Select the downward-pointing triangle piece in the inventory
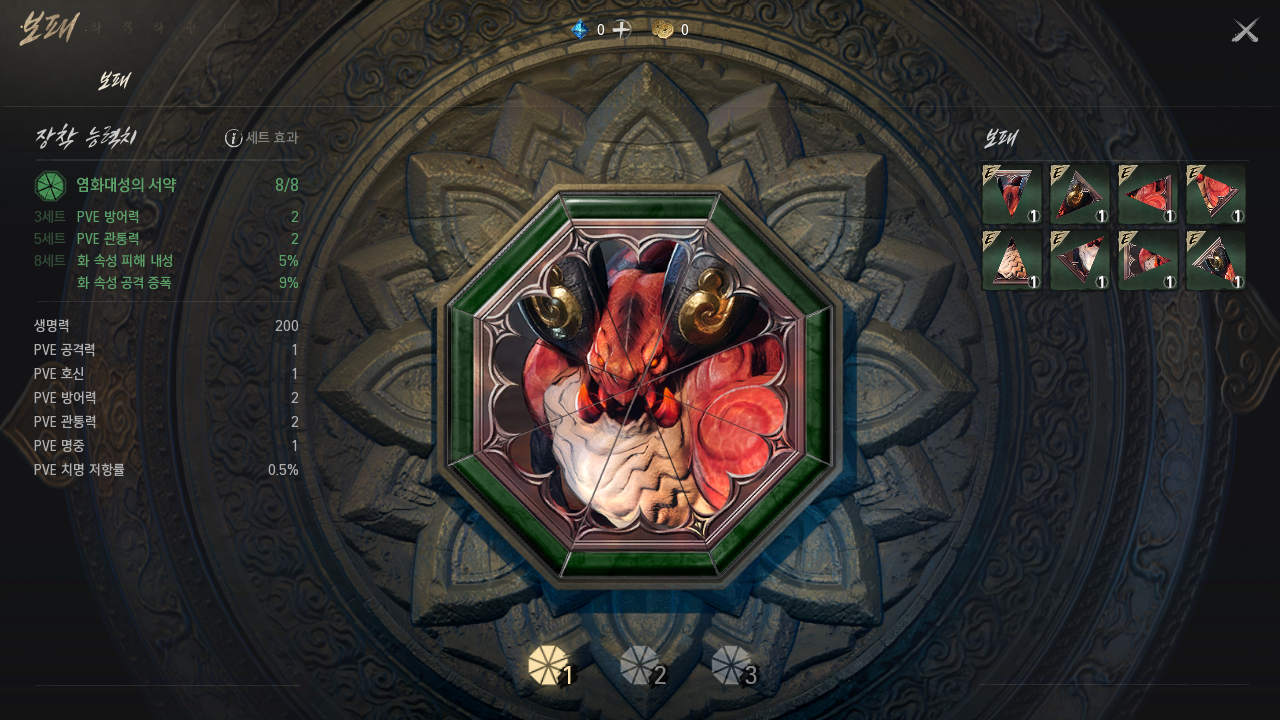1280x720 pixels. [1012, 194]
